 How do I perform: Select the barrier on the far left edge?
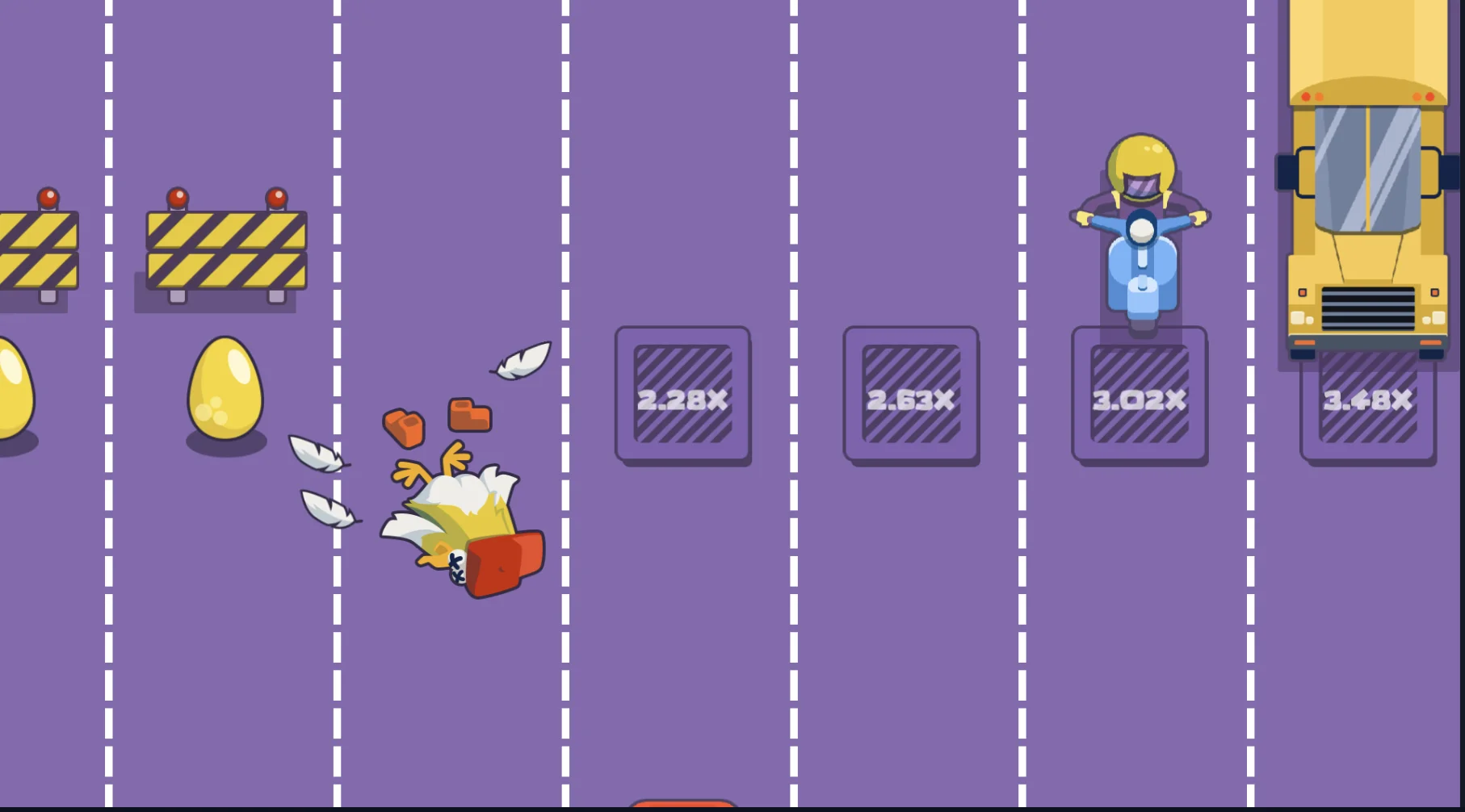[x=36, y=250]
